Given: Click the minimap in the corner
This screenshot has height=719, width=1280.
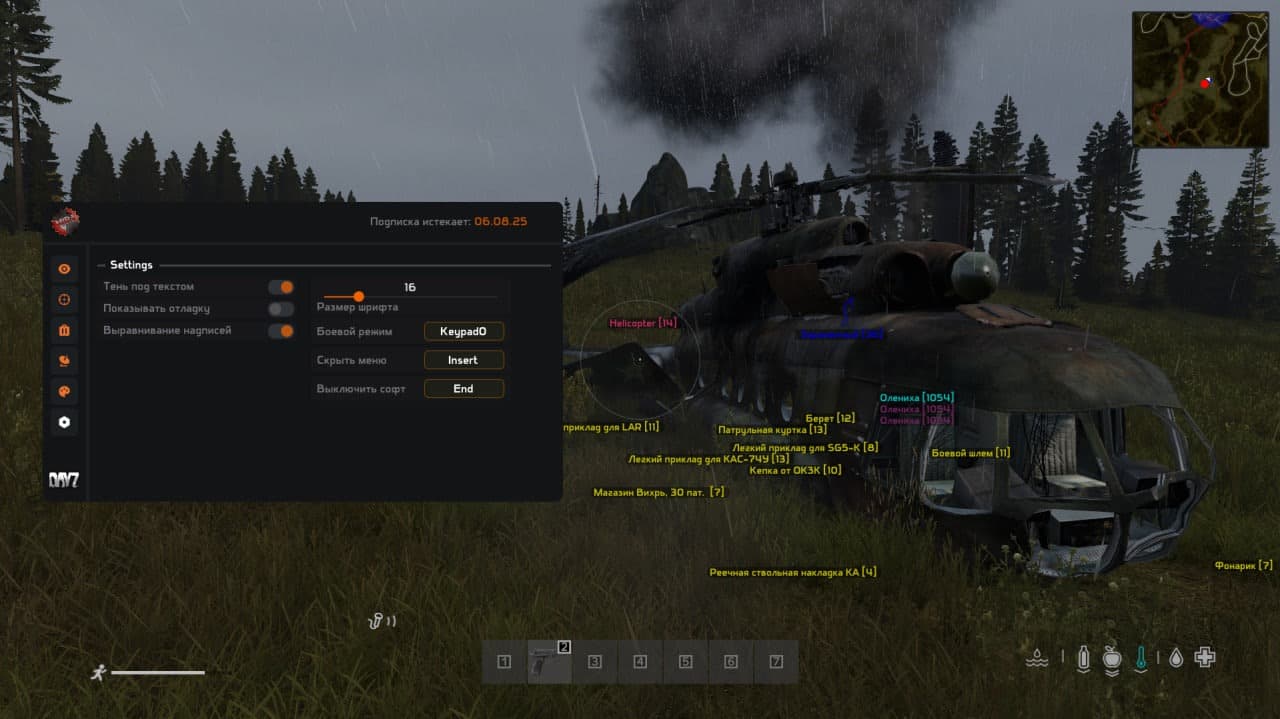Looking at the screenshot, I should click(x=1199, y=80).
